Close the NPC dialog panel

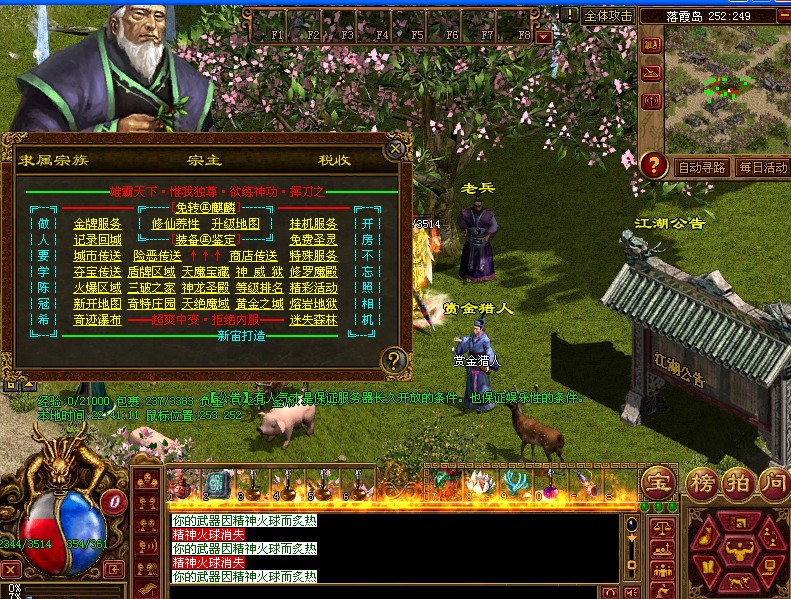pyautogui.click(x=396, y=150)
